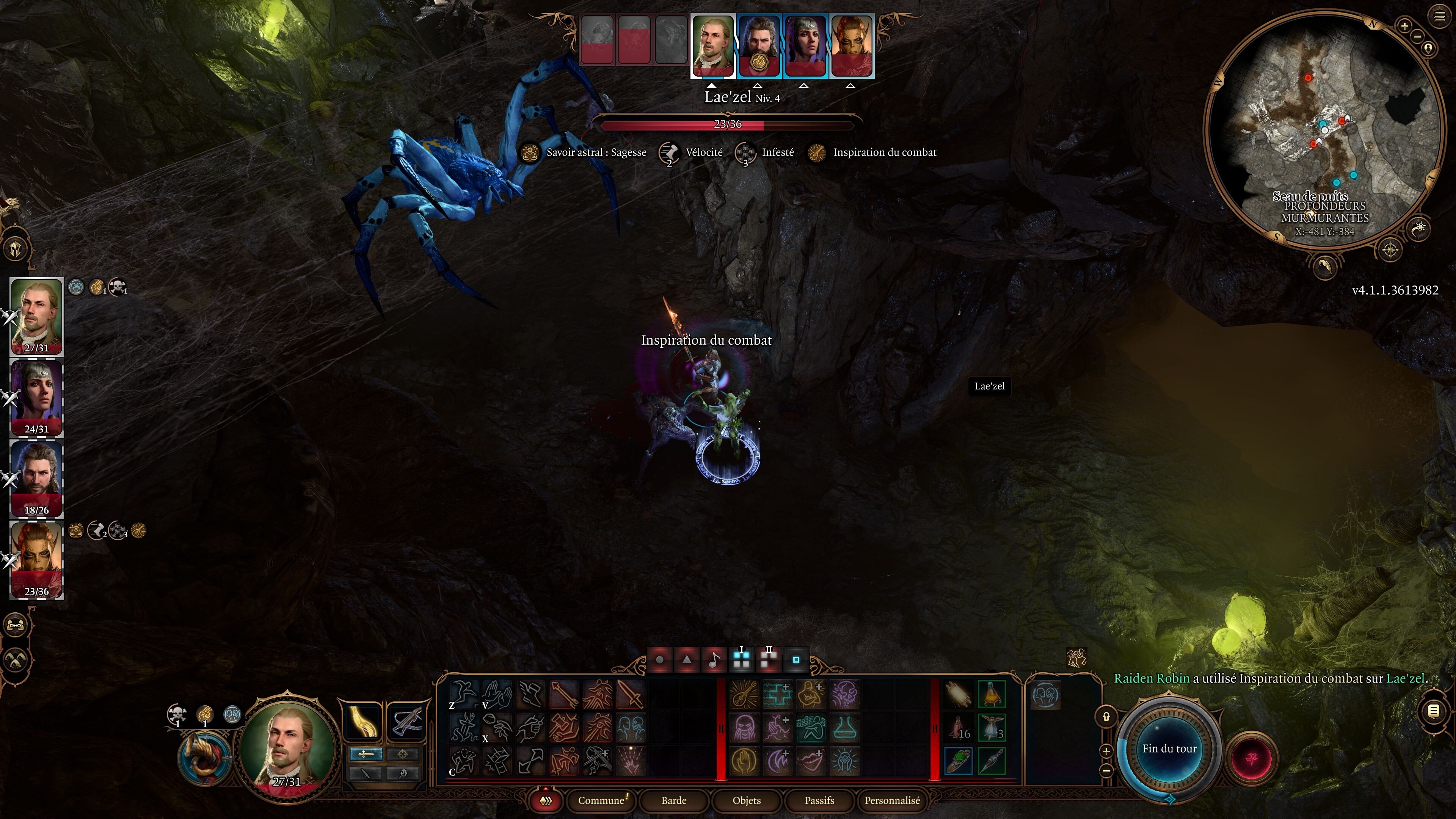Cast the teal healing cross spell

[x=778, y=695]
